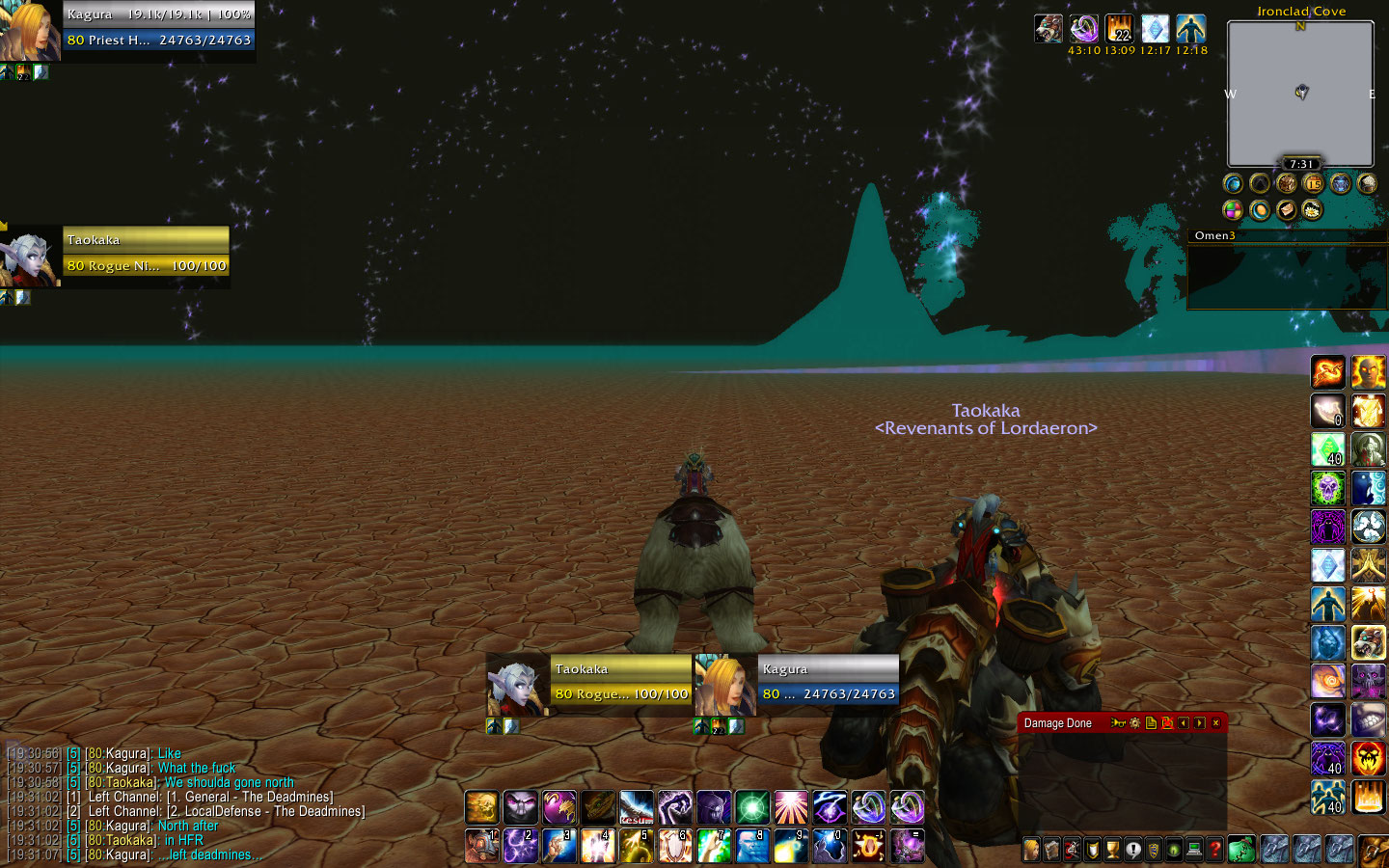Activate the green starburst spell icon
This screenshot has width=1389, height=868.
[751, 807]
